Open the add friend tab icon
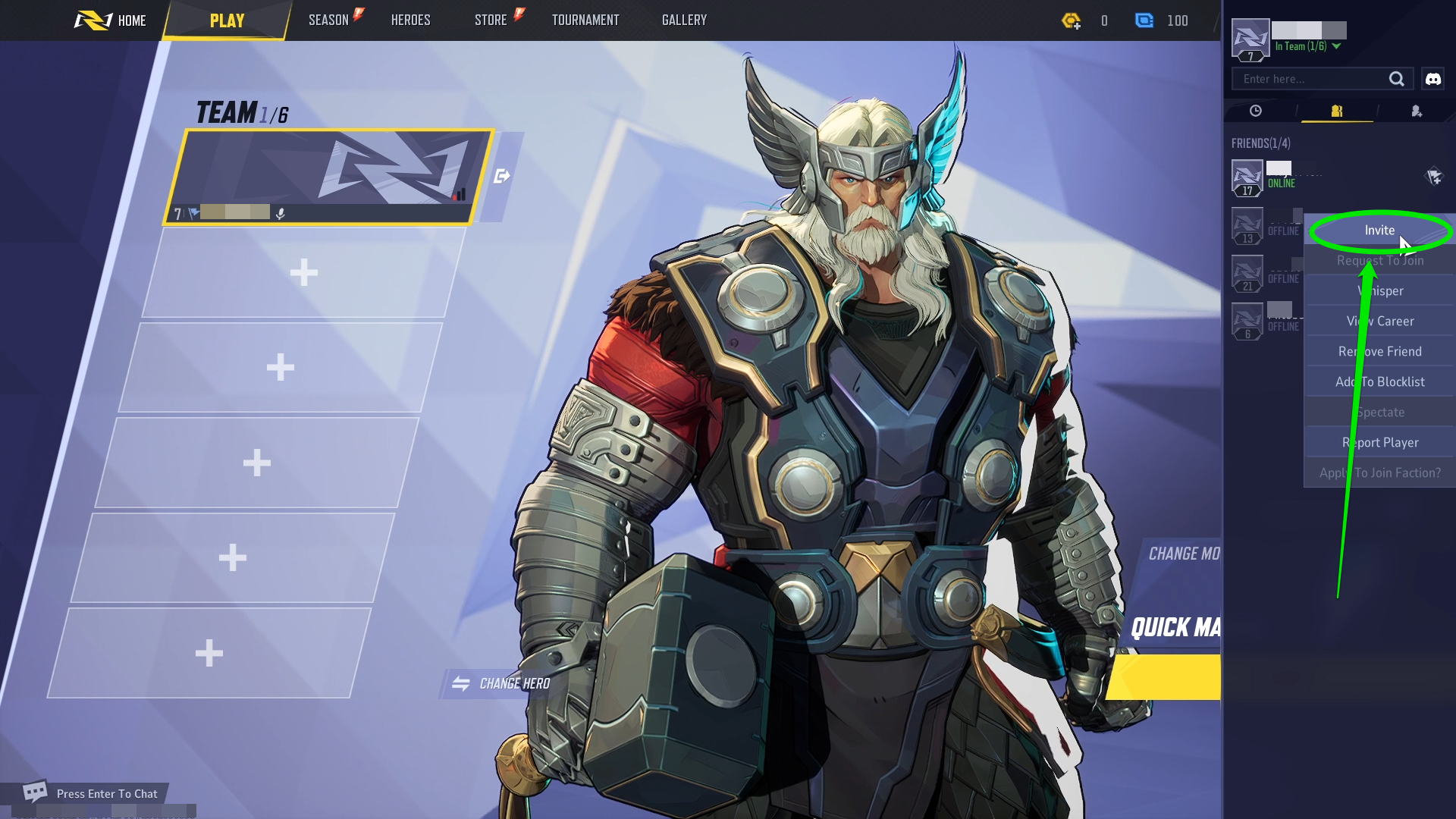 (1417, 111)
